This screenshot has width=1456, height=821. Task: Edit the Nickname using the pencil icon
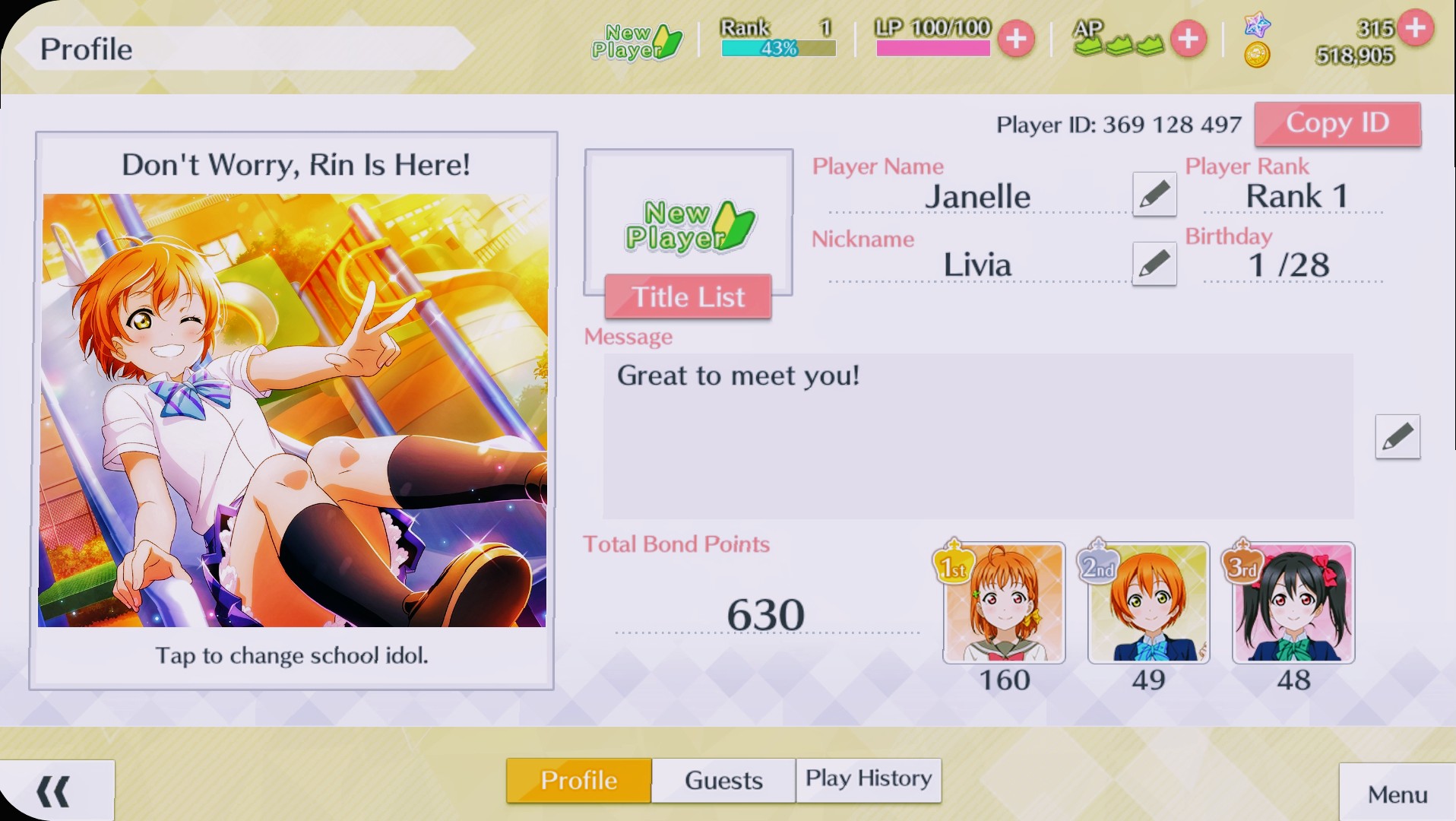point(1155,264)
